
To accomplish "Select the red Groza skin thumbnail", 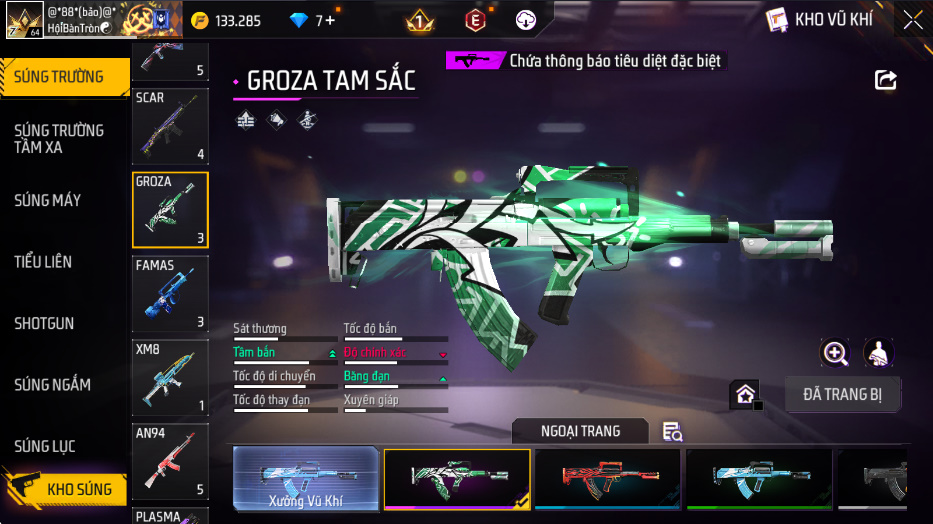I will click(608, 479).
